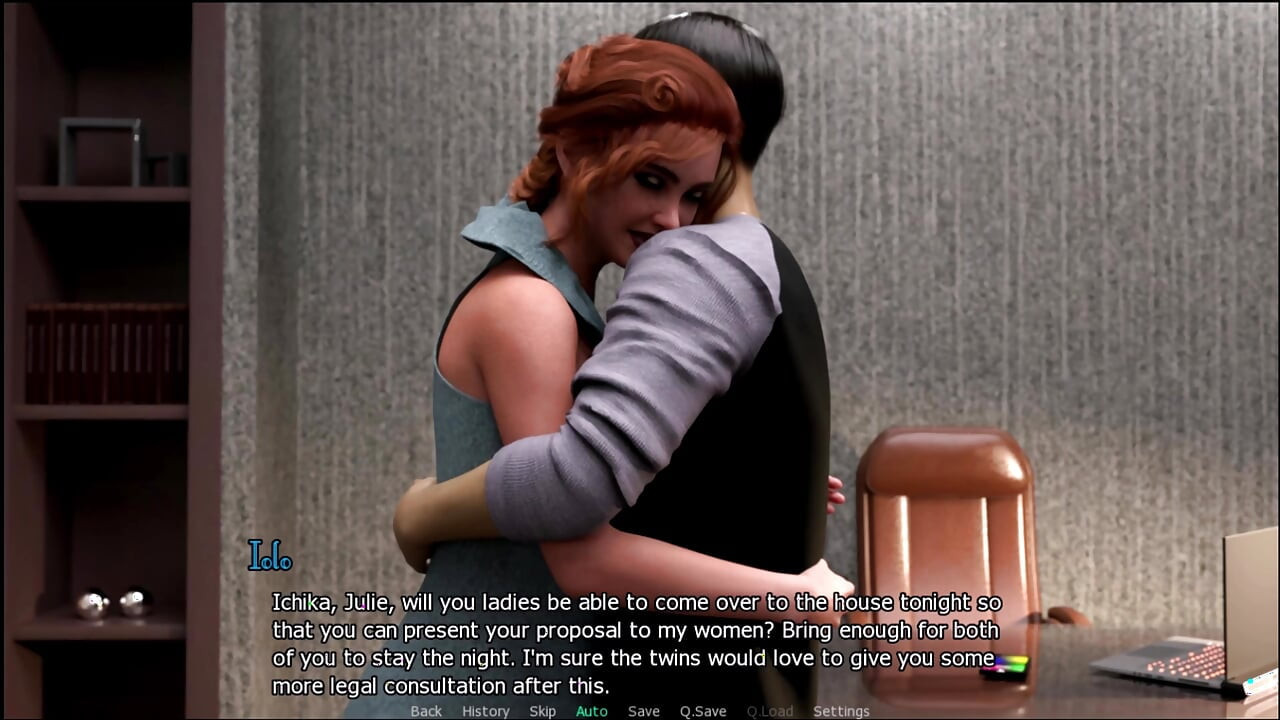1280x720 pixels.
Task: Quick save with Q.Save
Action: (x=703, y=711)
